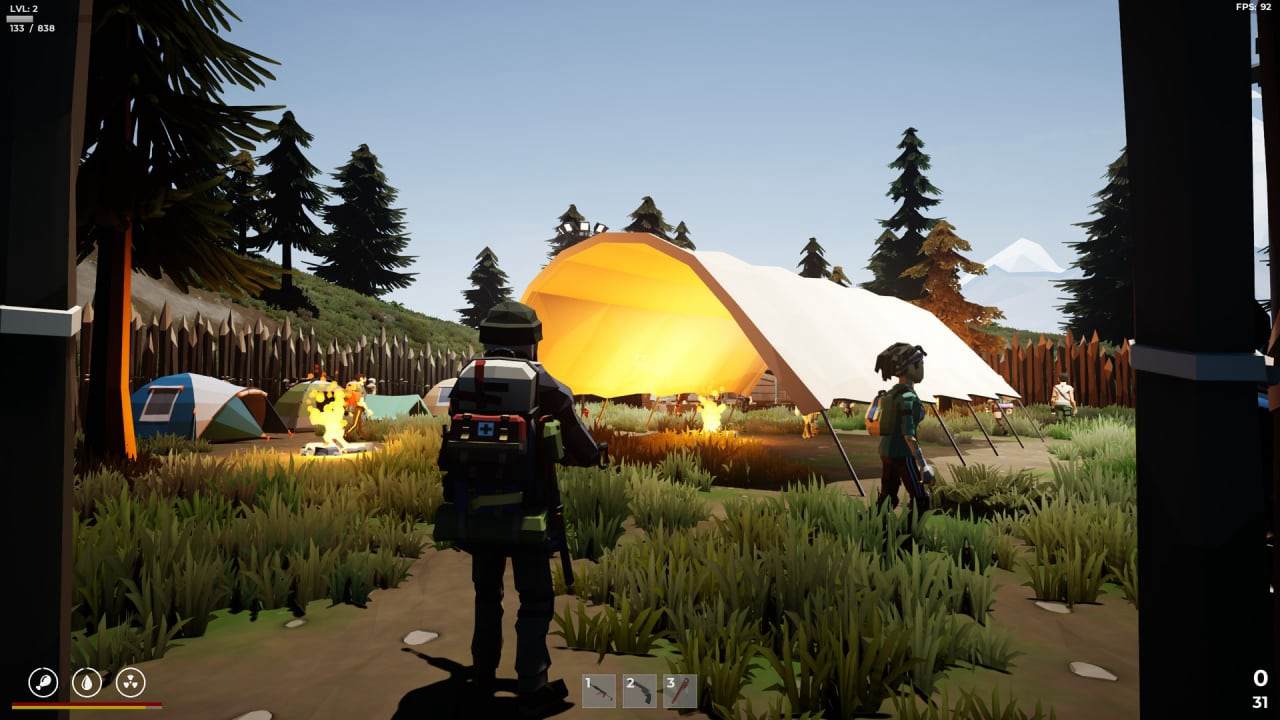
Task: Click the radiation hazard status icon
Action: (130, 681)
